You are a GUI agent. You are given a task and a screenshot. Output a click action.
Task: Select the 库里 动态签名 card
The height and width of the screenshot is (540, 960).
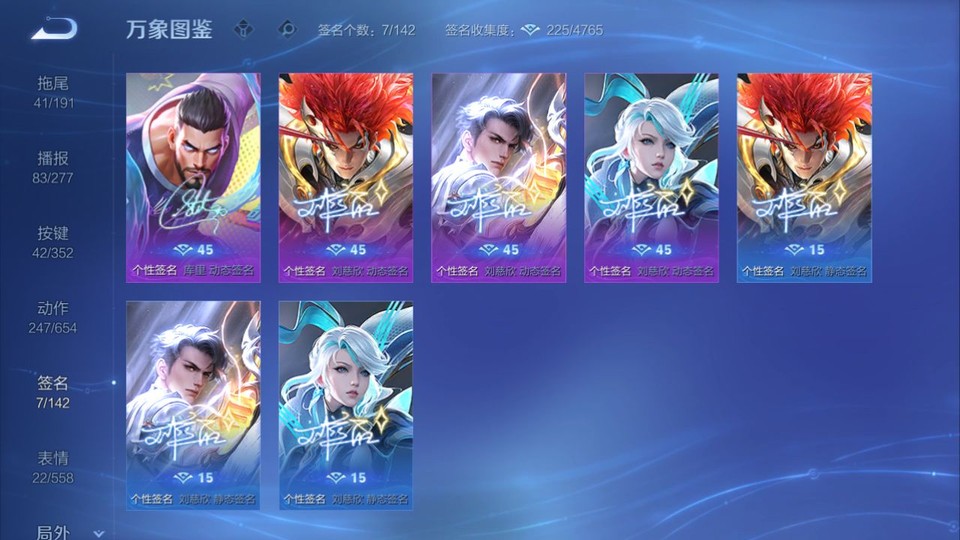193,177
